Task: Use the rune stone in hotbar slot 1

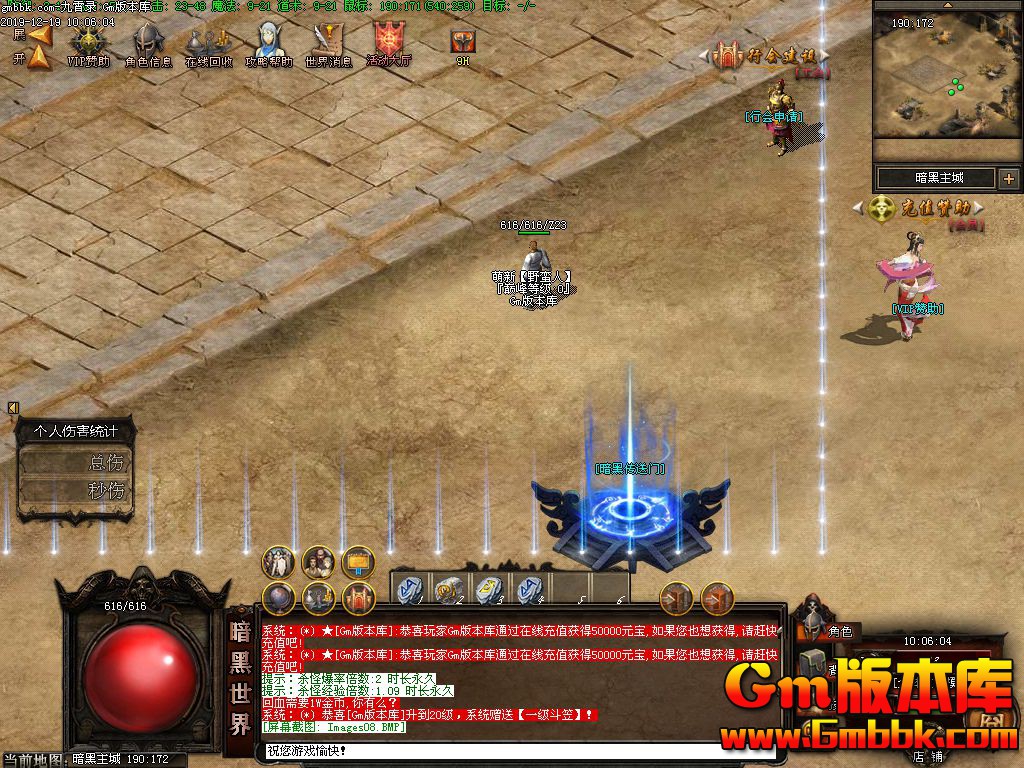Action: [x=409, y=588]
